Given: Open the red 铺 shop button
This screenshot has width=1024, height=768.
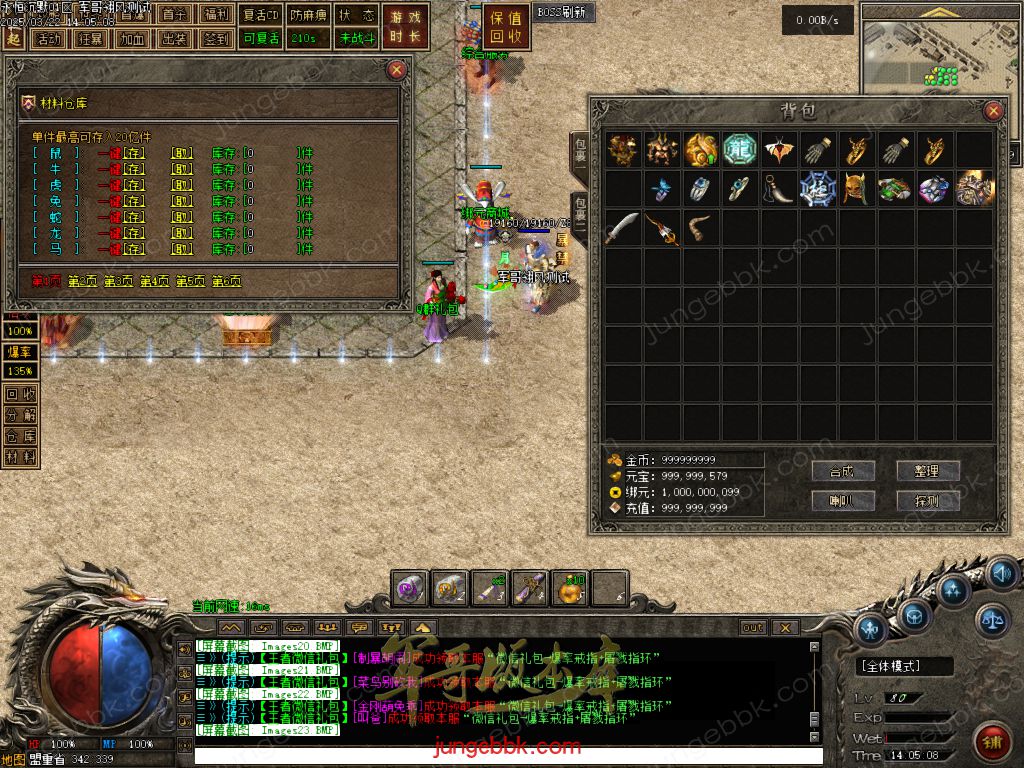Looking at the screenshot, I should 991,742.
